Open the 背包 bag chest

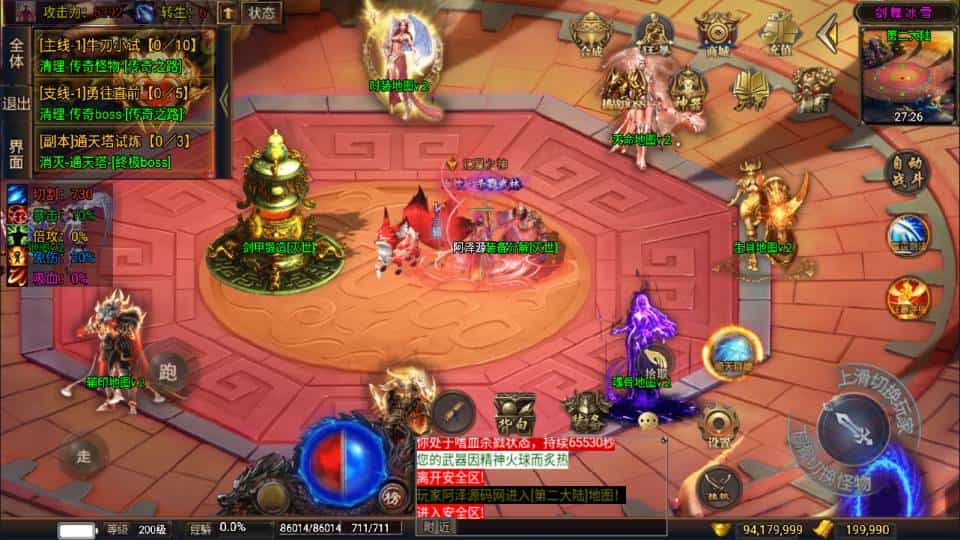tap(515, 411)
